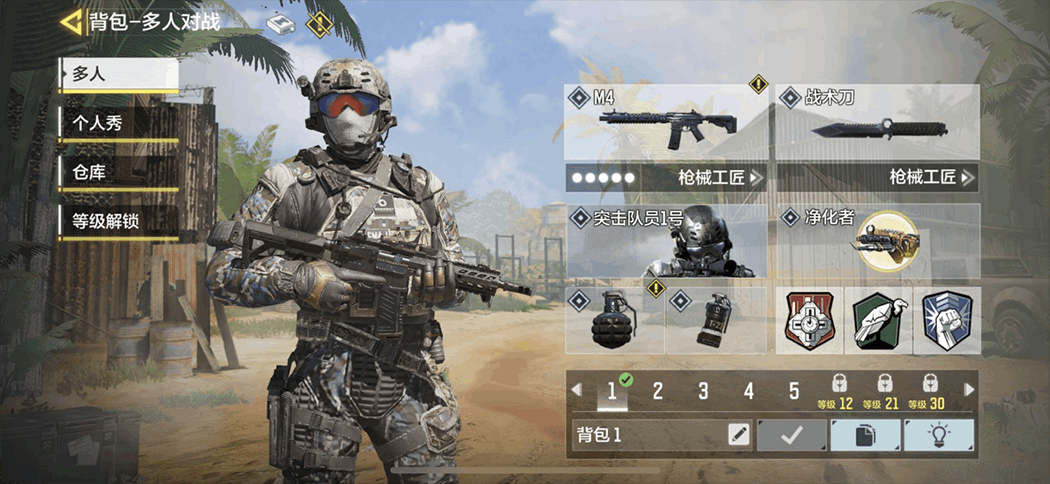The image size is (1050, 484).
Task: Switch to the 个人秀 tab
Action: (118, 123)
